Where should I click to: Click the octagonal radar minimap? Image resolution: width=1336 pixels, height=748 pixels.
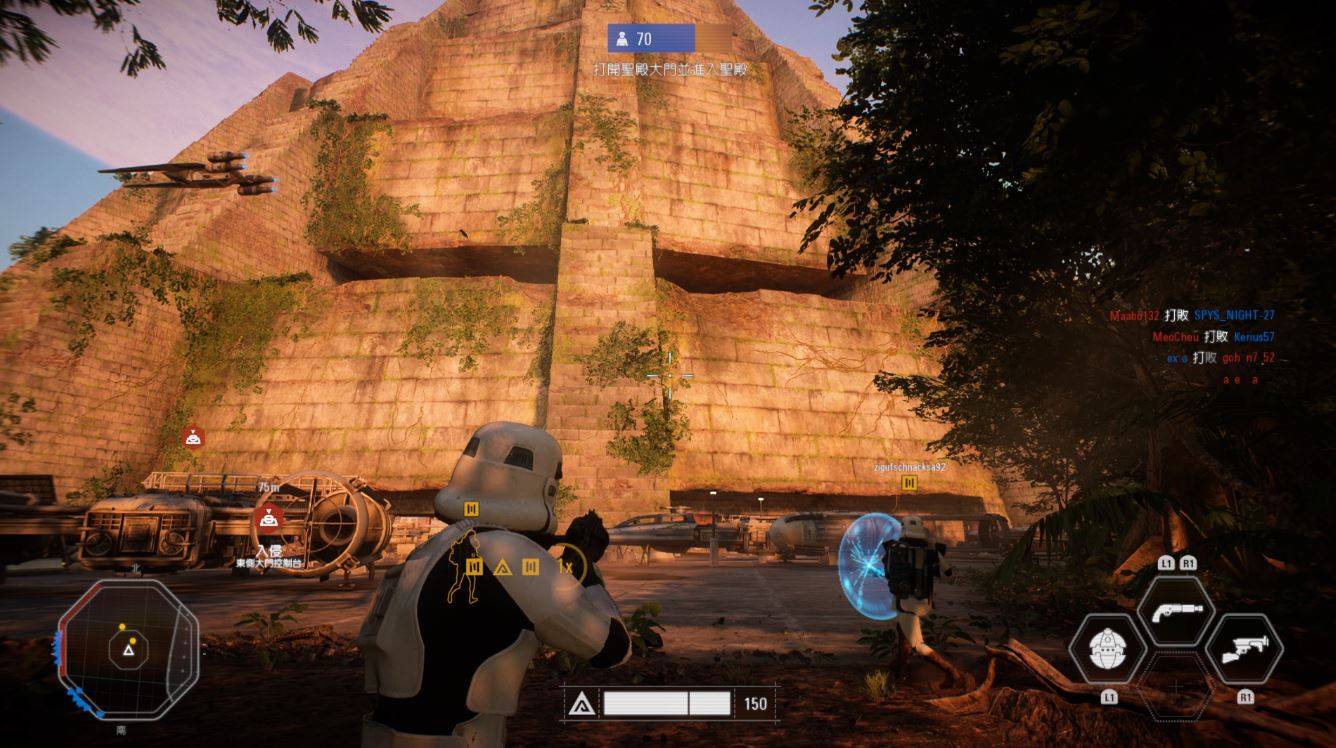coord(127,650)
